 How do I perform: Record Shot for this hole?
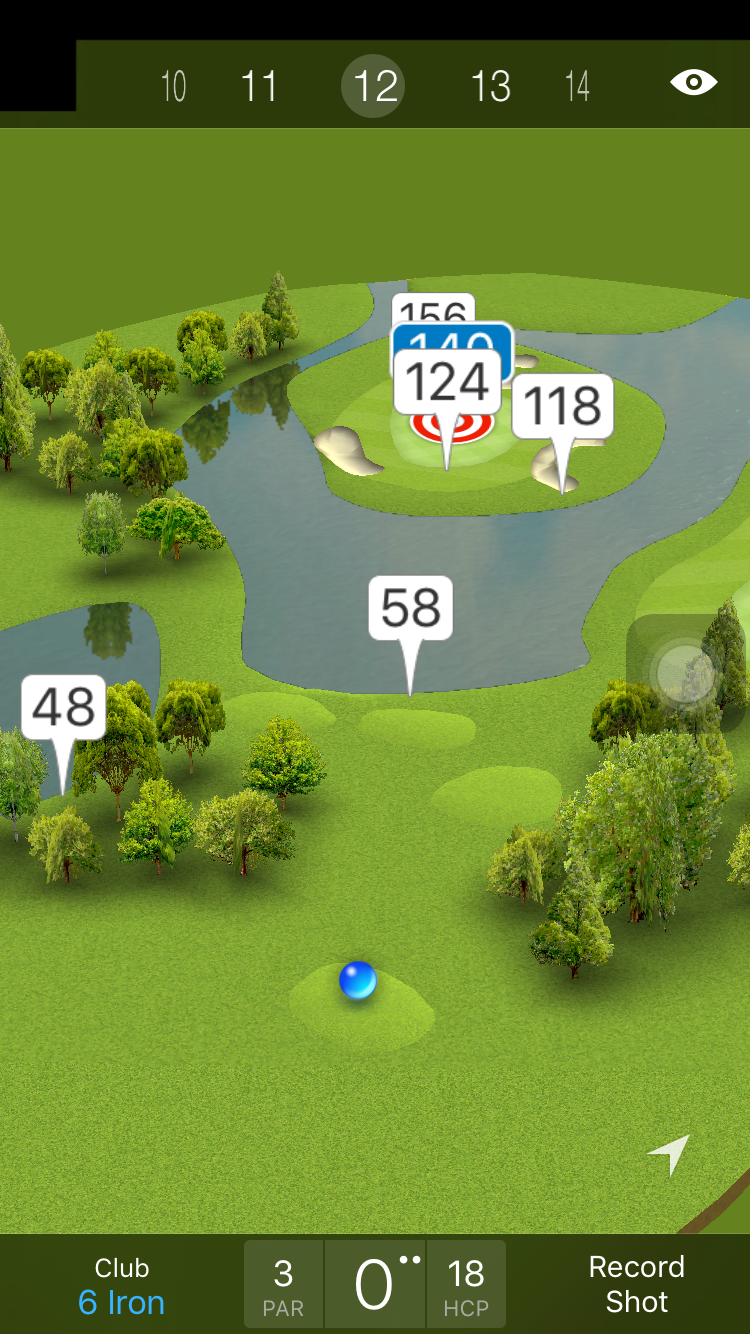coord(636,1284)
